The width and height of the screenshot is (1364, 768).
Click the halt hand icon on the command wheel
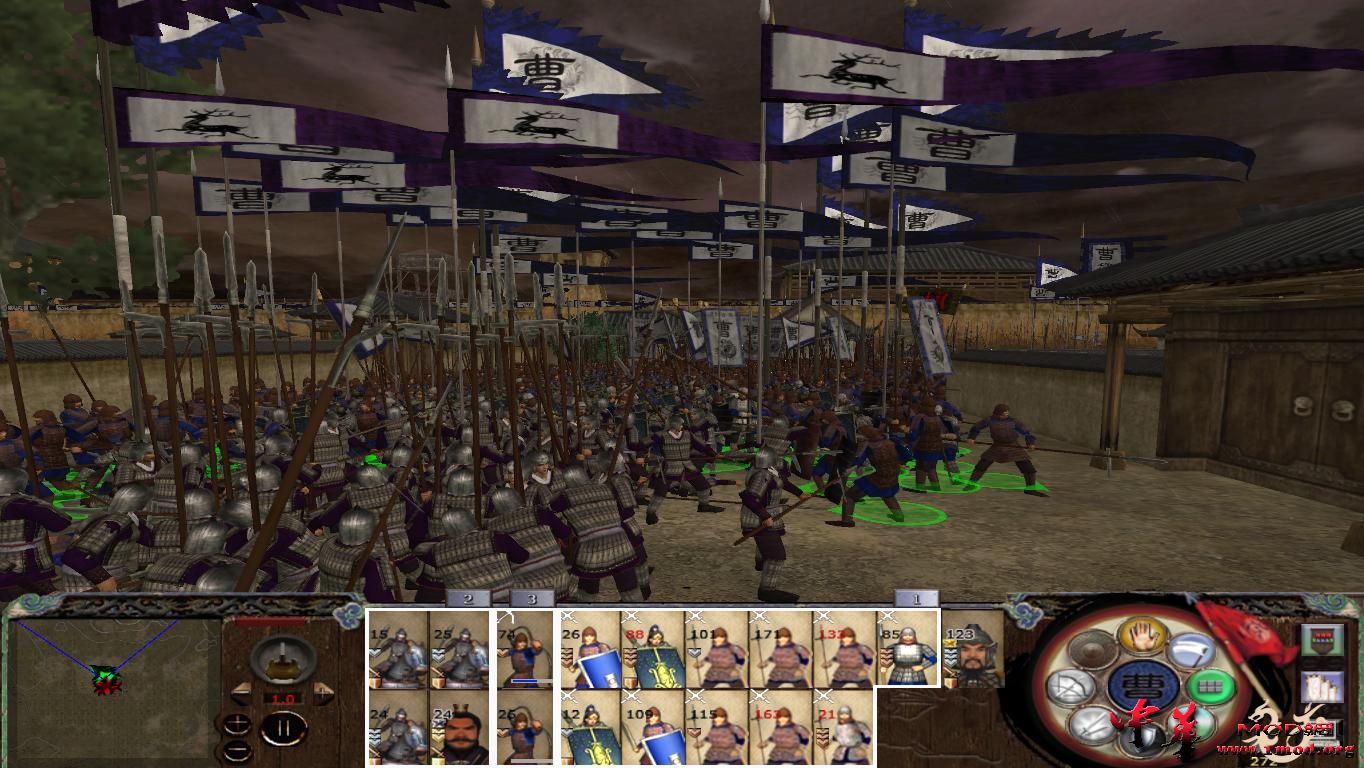tap(1142, 638)
